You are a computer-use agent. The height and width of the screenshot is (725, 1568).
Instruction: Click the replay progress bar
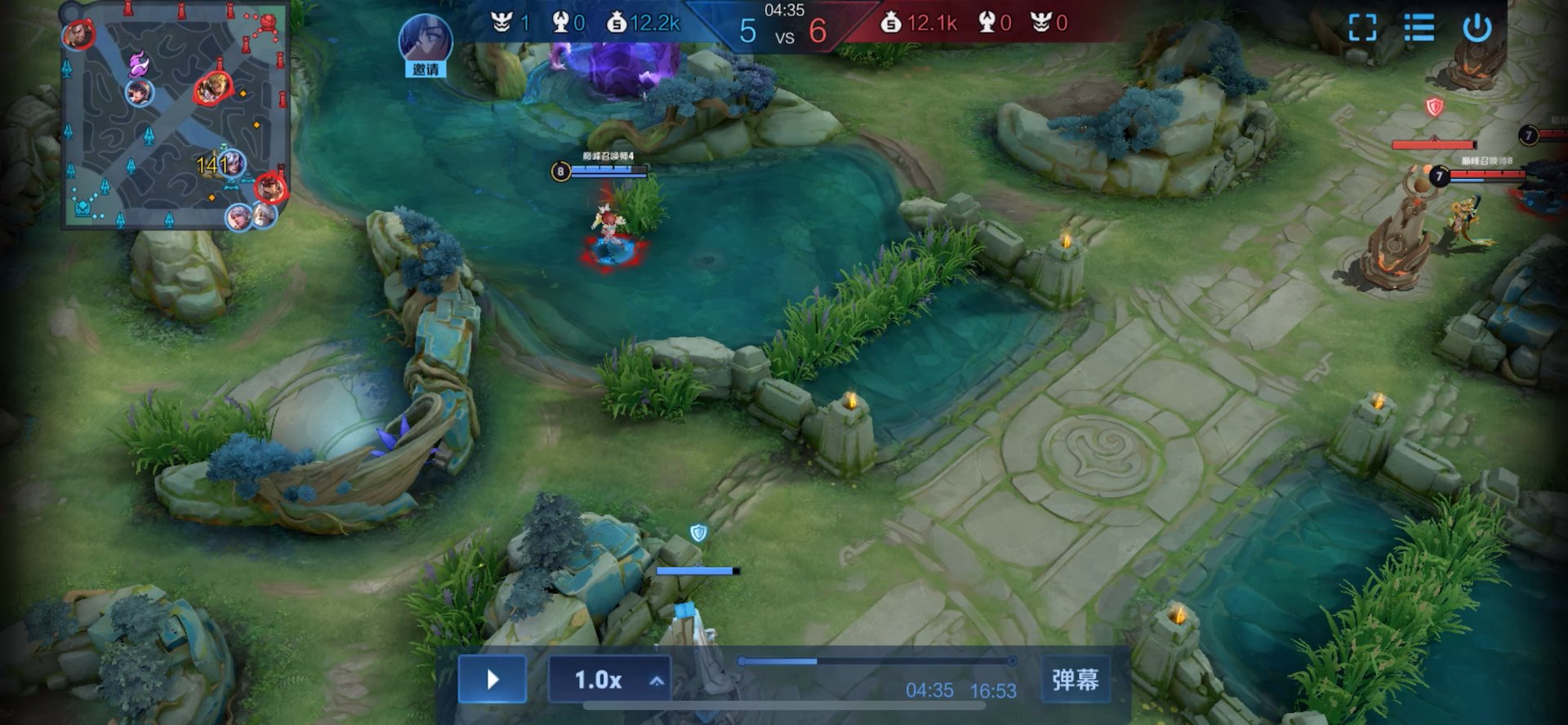(x=877, y=661)
